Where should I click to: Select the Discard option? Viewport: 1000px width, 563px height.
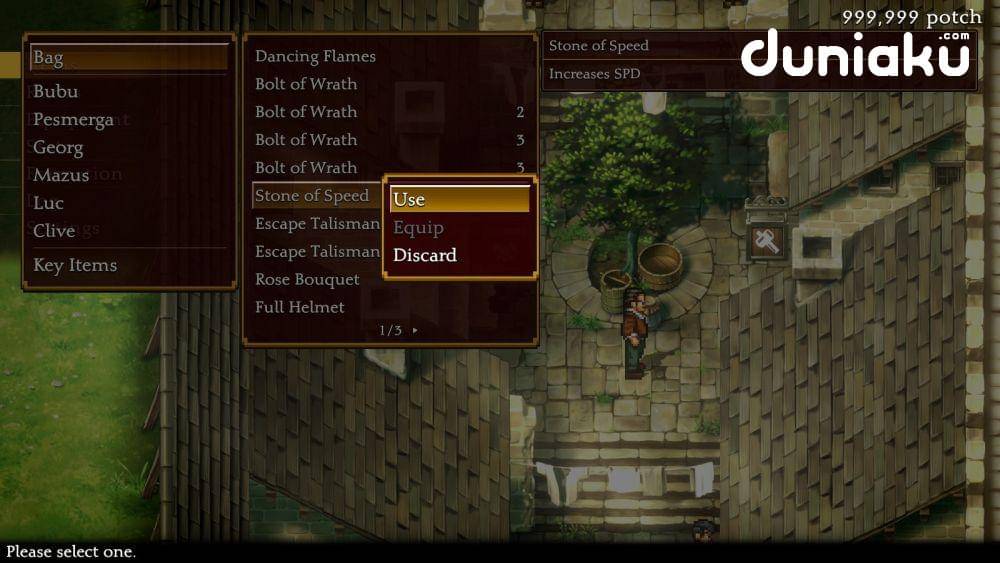425,255
